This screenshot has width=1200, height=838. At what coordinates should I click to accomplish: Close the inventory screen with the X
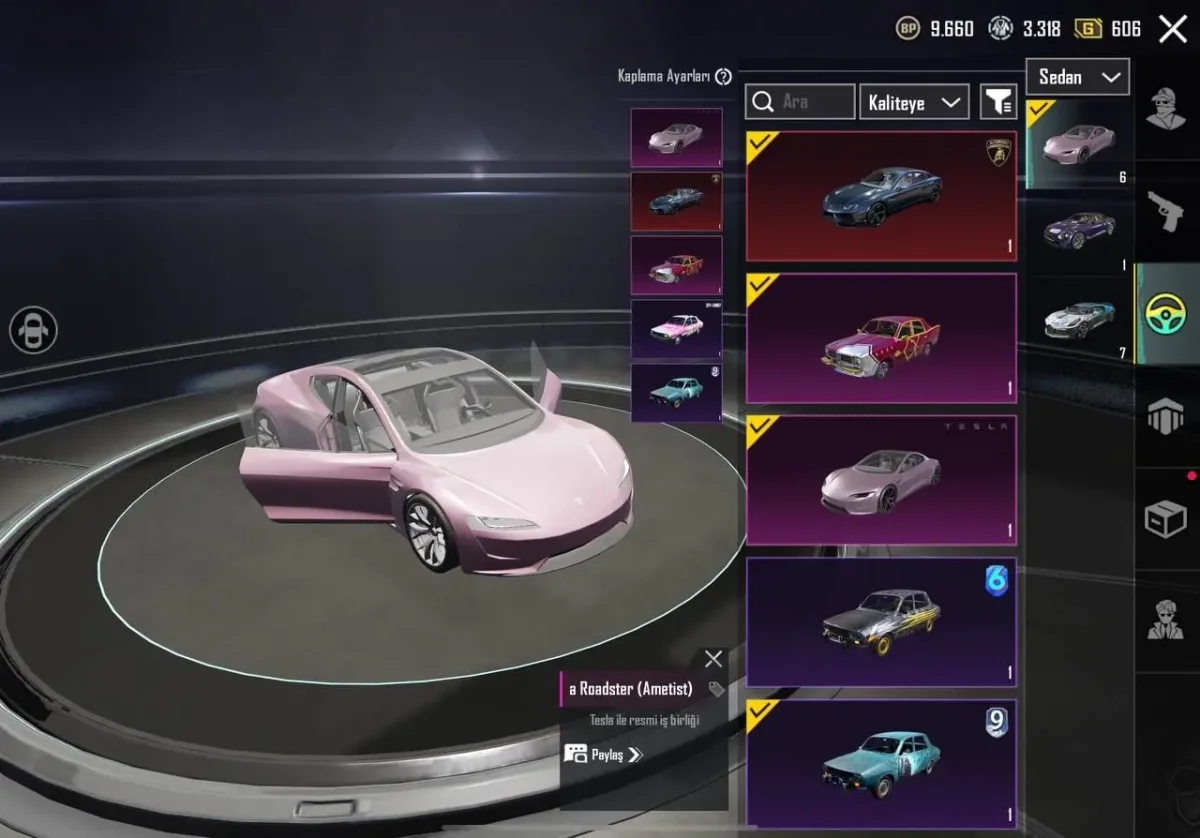point(1172,29)
